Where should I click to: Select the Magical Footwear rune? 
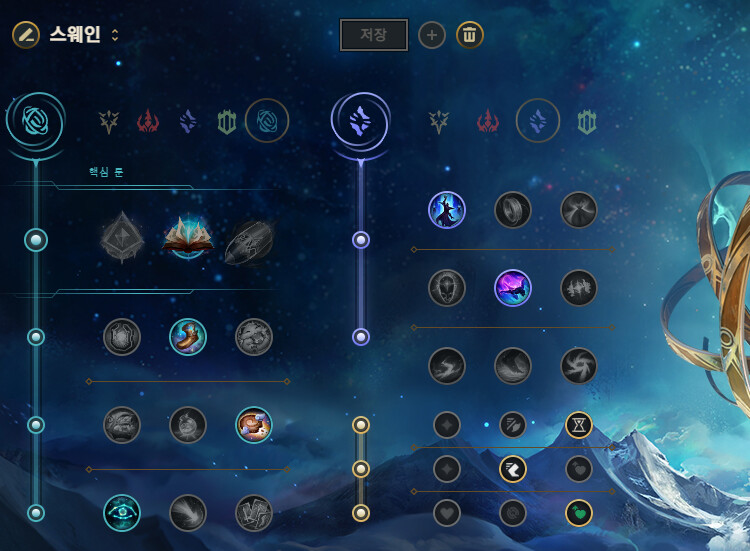(x=188, y=337)
